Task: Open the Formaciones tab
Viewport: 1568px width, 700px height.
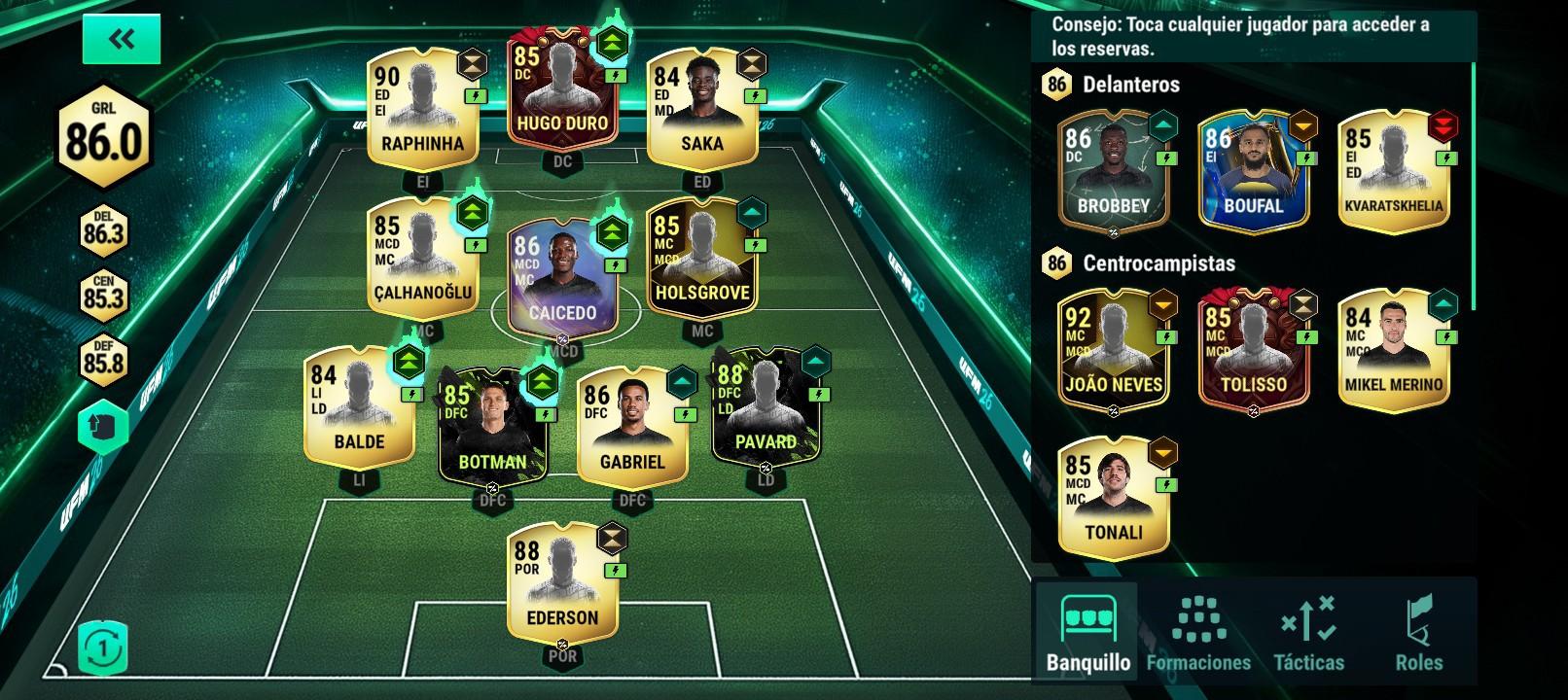Action: point(1198,633)
